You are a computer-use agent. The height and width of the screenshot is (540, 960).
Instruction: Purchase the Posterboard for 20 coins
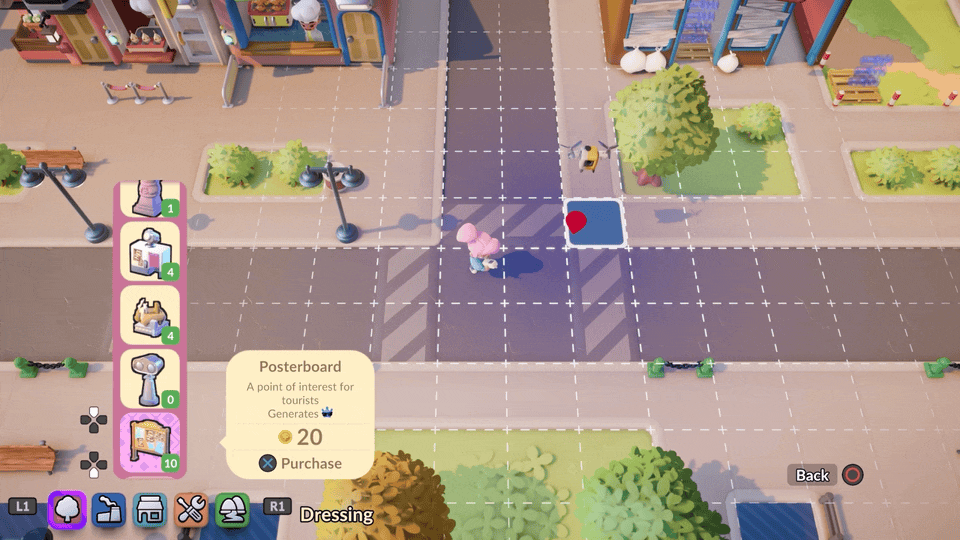pos(301,463)
